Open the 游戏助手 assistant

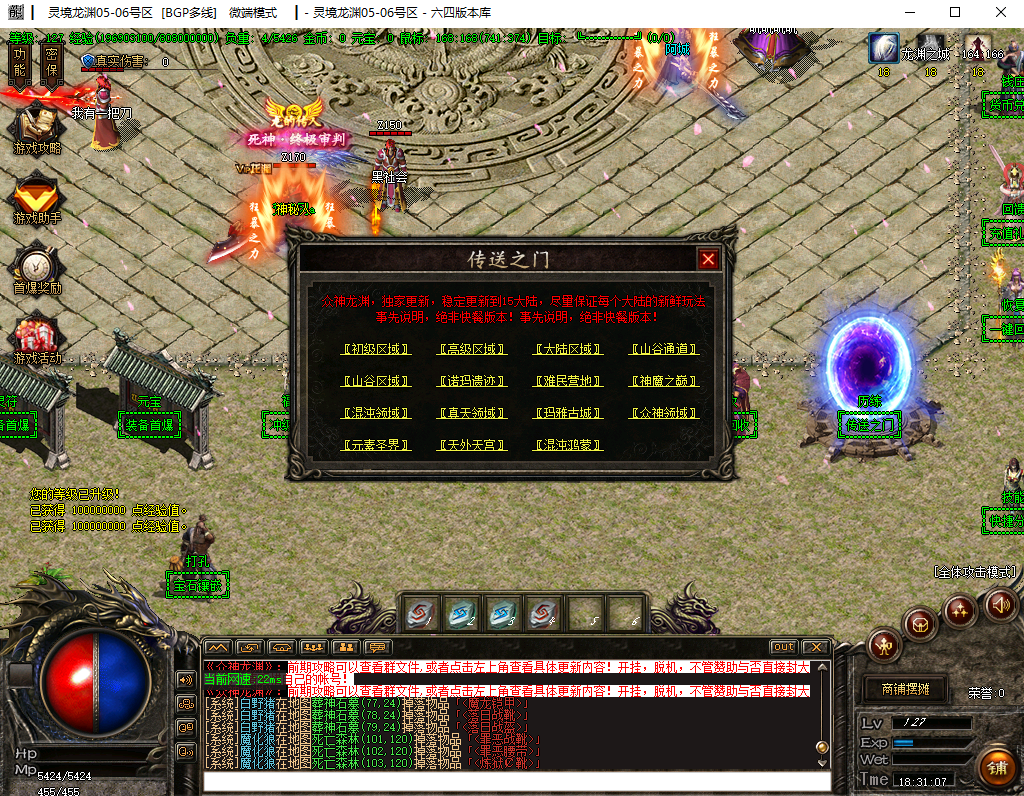point(36,198)
